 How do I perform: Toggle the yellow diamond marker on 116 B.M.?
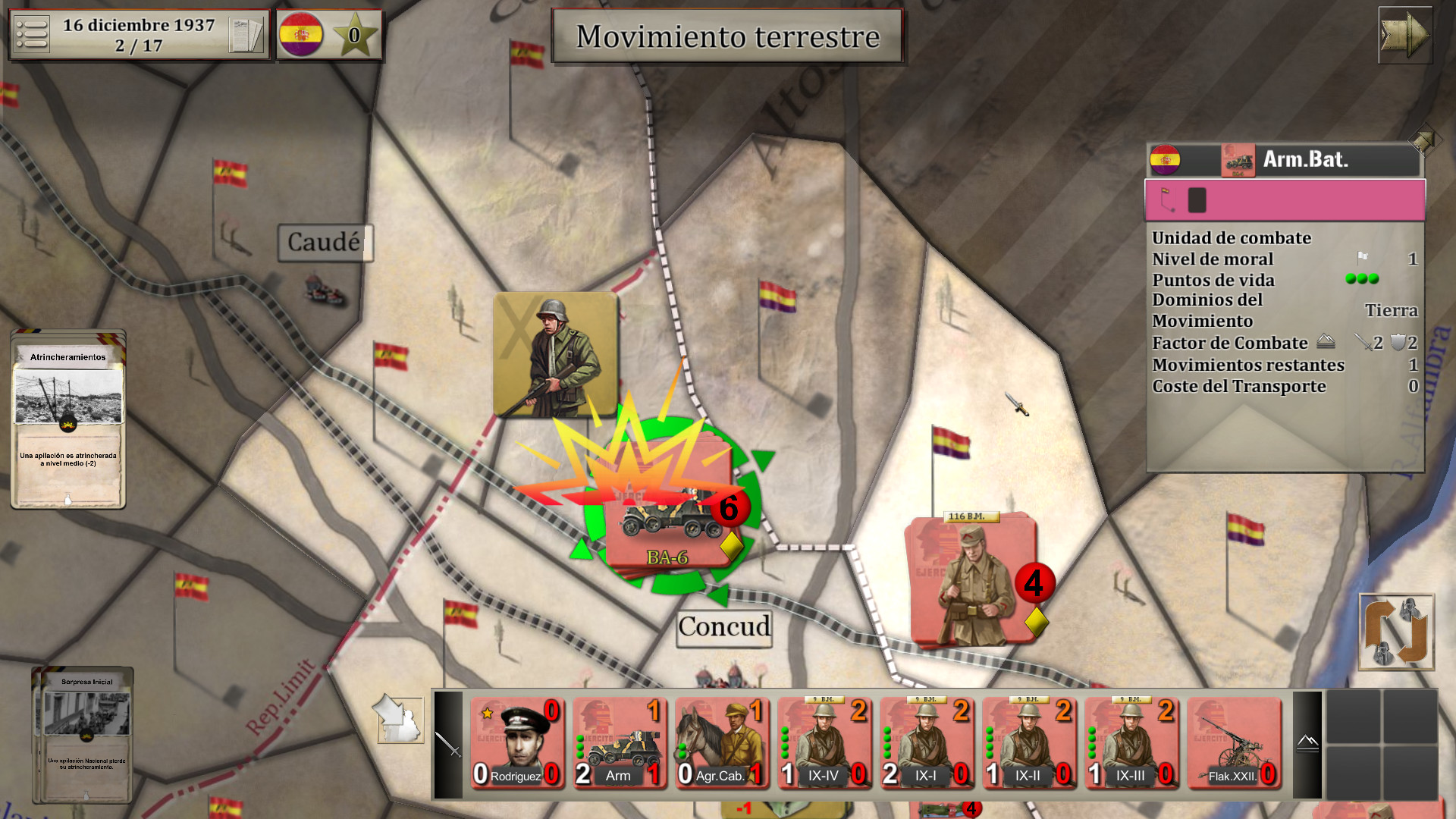pos(1037,622)
